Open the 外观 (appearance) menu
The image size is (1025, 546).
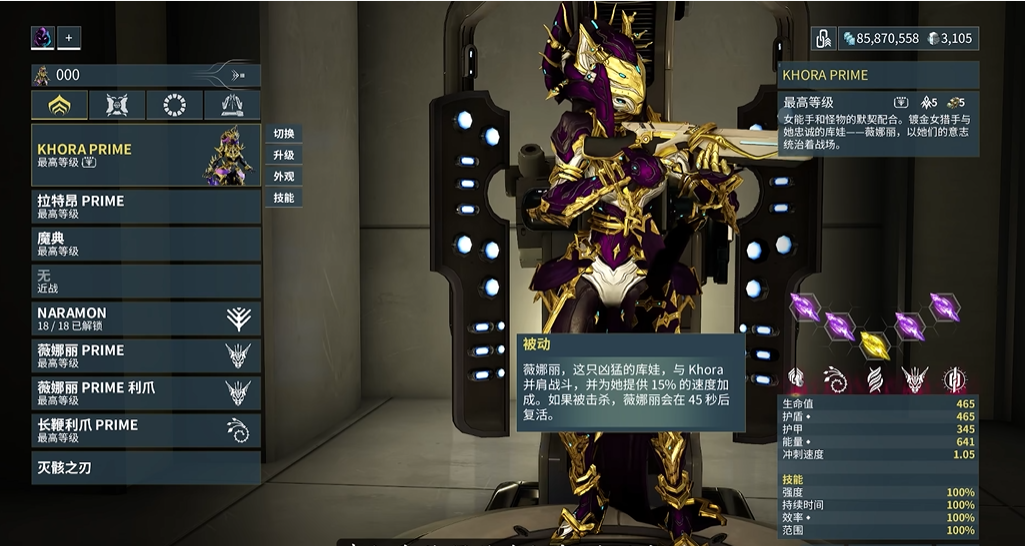284,176
